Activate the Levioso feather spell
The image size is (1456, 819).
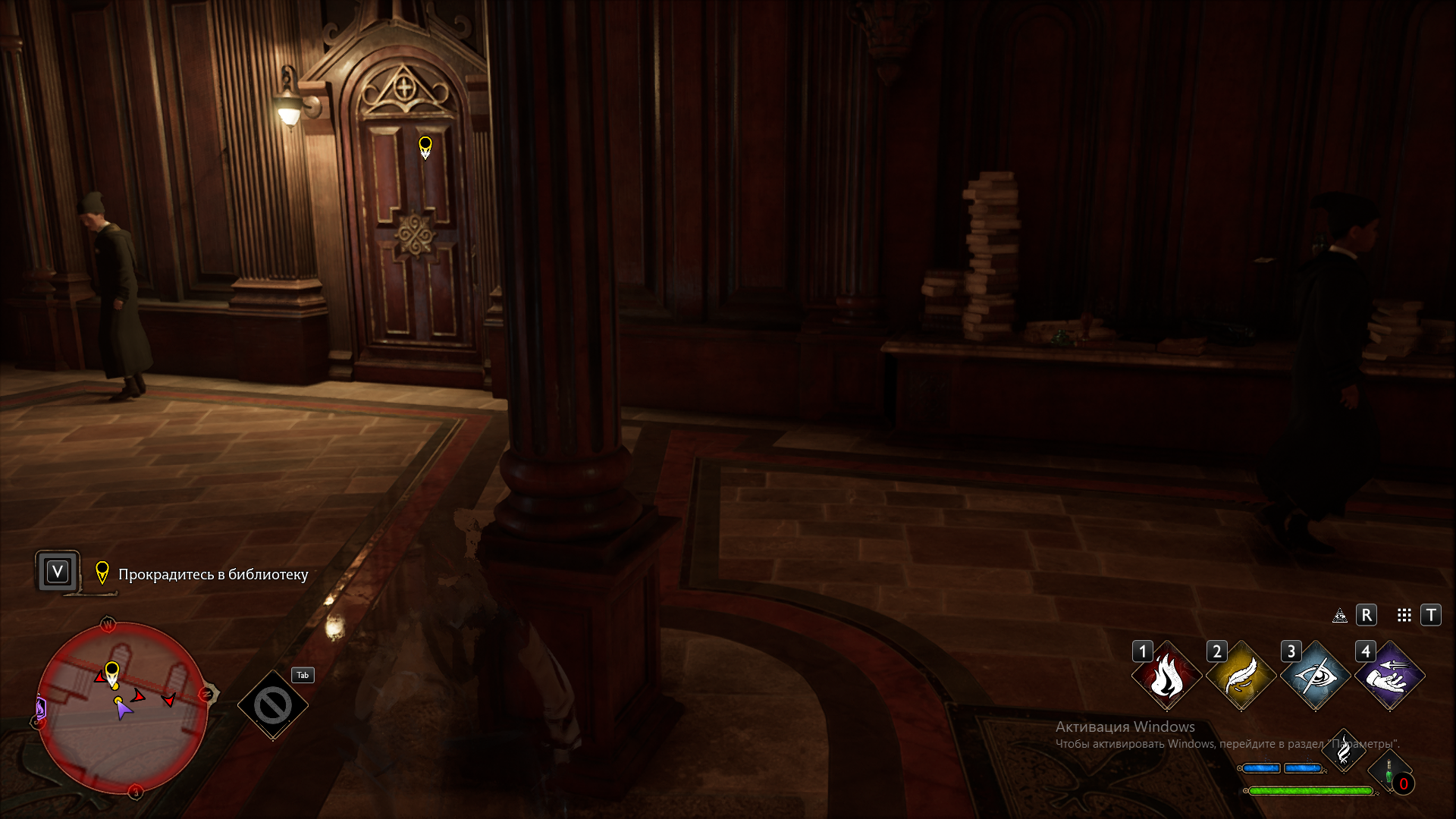point(1241,676)
